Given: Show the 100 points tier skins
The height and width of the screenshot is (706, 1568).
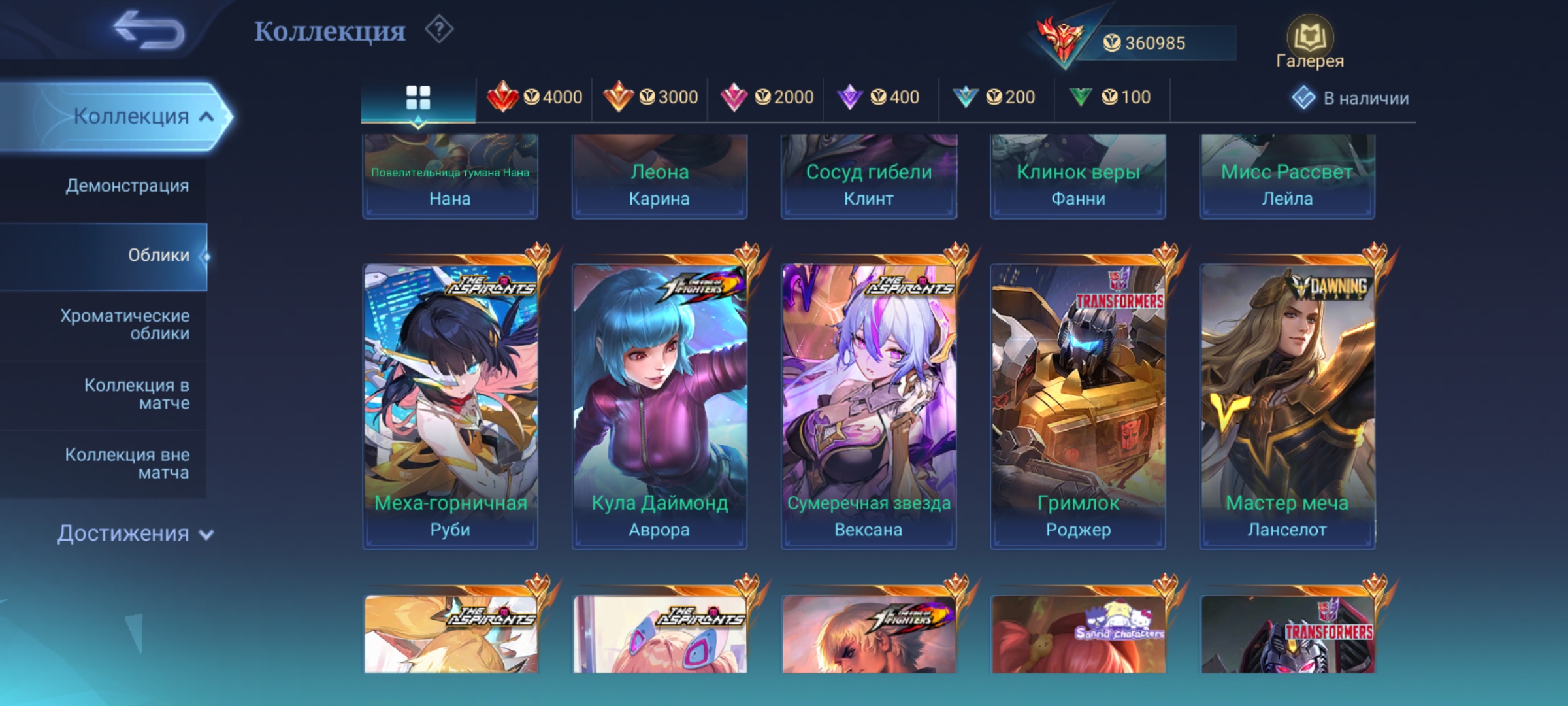Looking at the screenshot, I should (x=1111, y=97).
